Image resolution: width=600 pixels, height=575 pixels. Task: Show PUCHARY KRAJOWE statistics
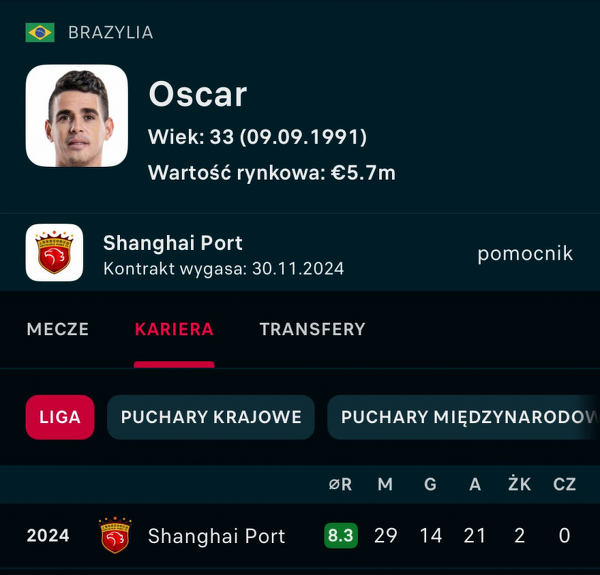pos(211,417)
